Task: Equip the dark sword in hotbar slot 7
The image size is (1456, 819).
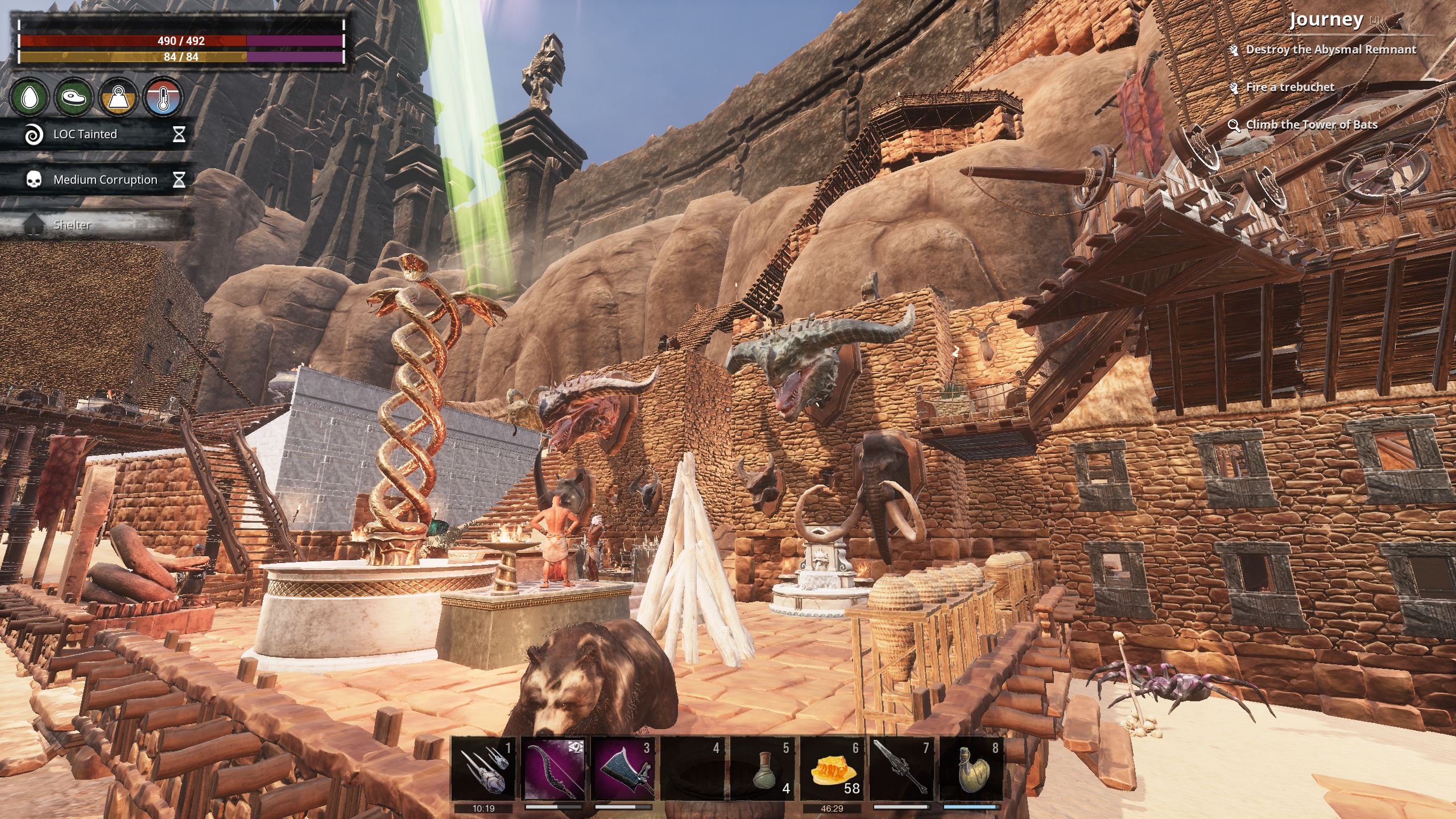Action: [903, 769]
